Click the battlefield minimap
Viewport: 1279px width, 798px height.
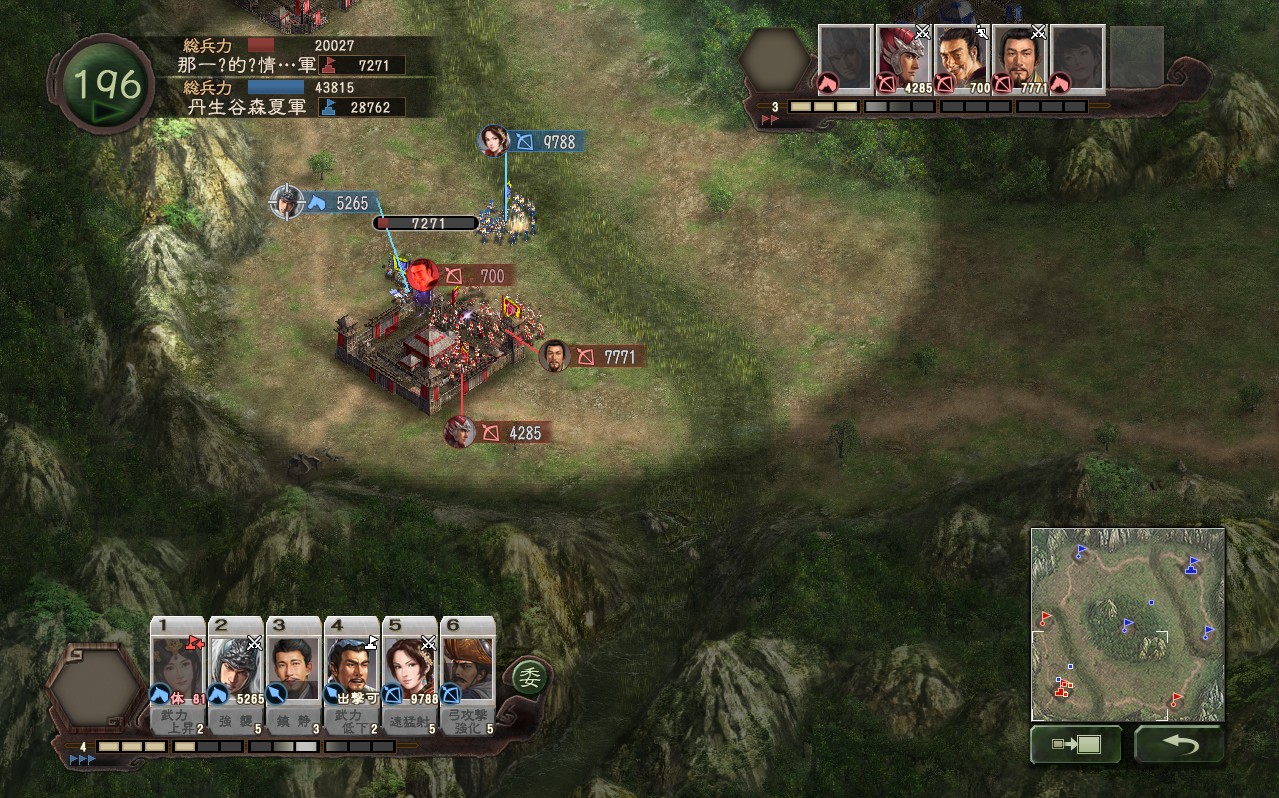pyautogui.click(x=1128, y=624)
